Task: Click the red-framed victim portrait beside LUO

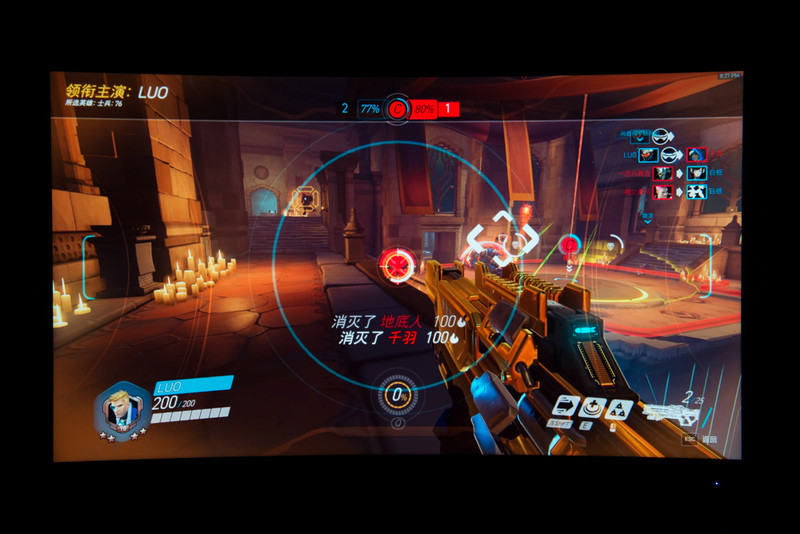Action: click(x=695, y=155)
